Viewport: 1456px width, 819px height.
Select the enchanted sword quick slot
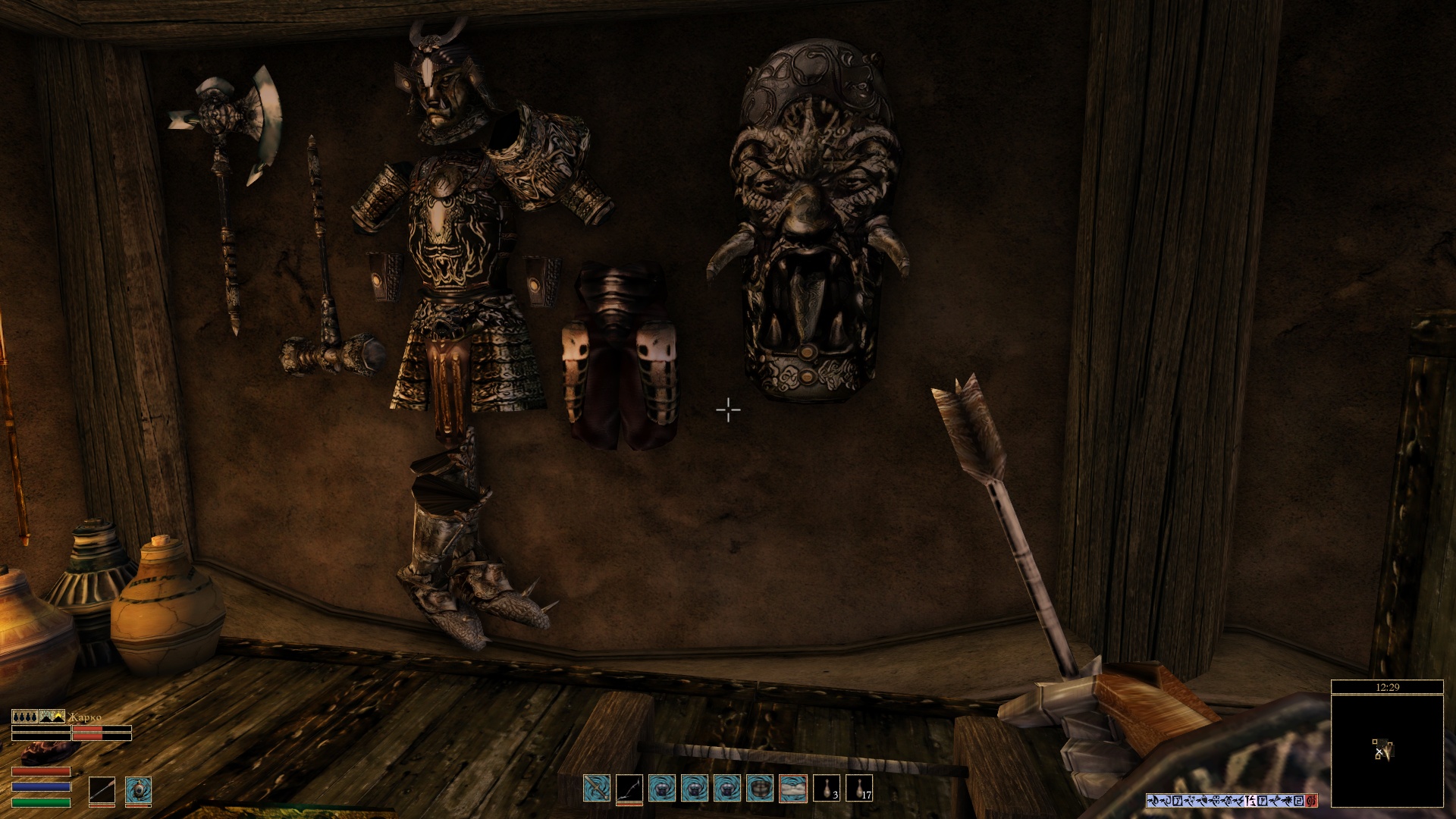tap(597, 789)
